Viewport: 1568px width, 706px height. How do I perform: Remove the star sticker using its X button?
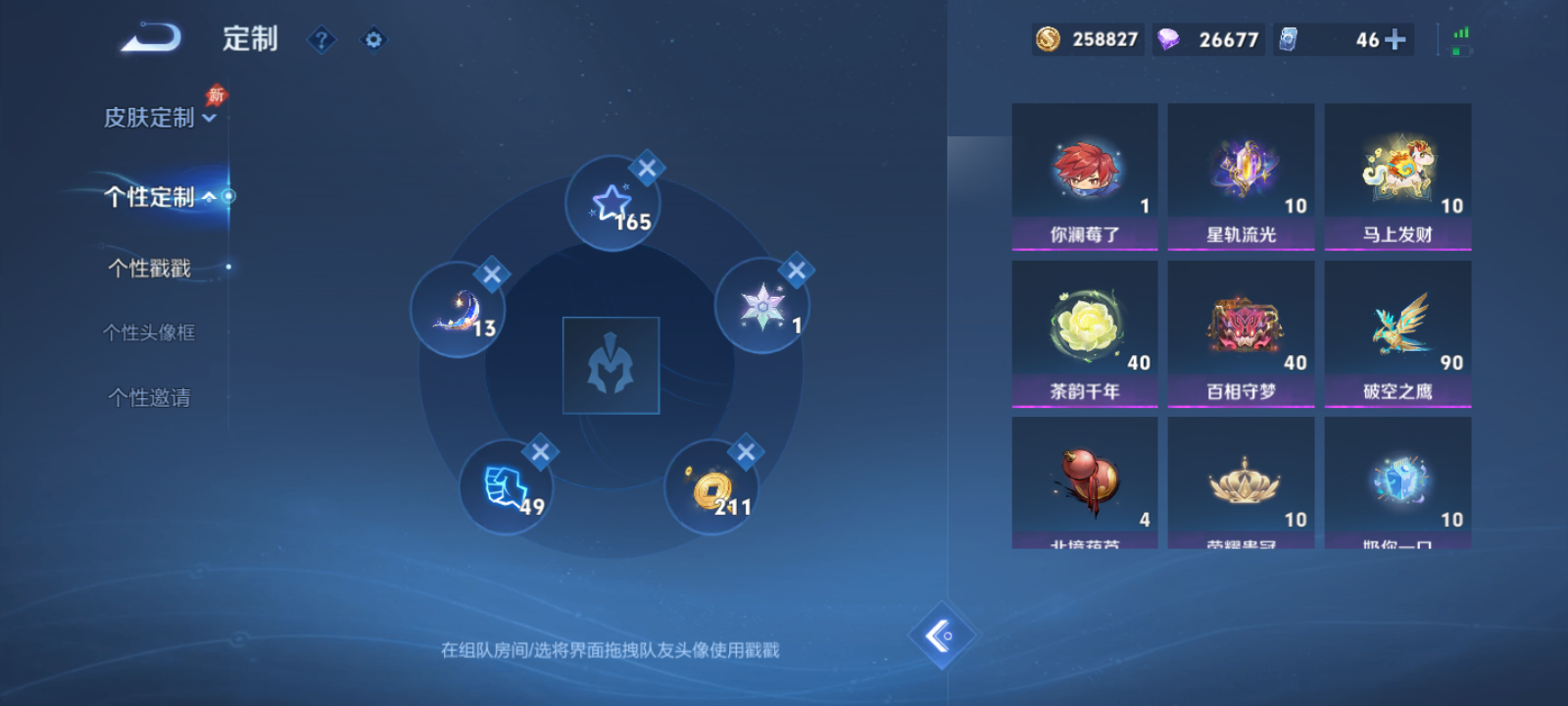pyautogui.click(x=646, y=168)
